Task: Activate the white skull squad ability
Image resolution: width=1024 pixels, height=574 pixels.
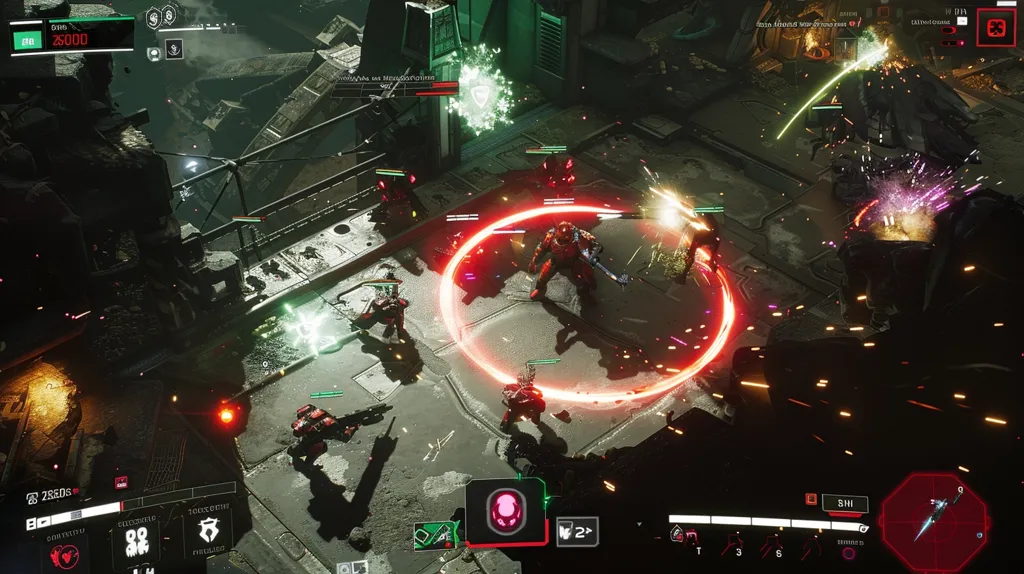Action: coord(136,540)
